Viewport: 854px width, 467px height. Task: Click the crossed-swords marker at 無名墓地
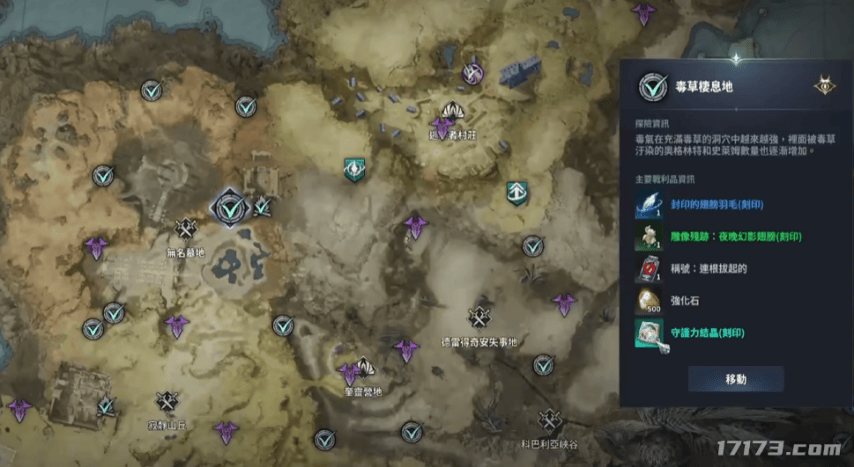pos(185,229)
